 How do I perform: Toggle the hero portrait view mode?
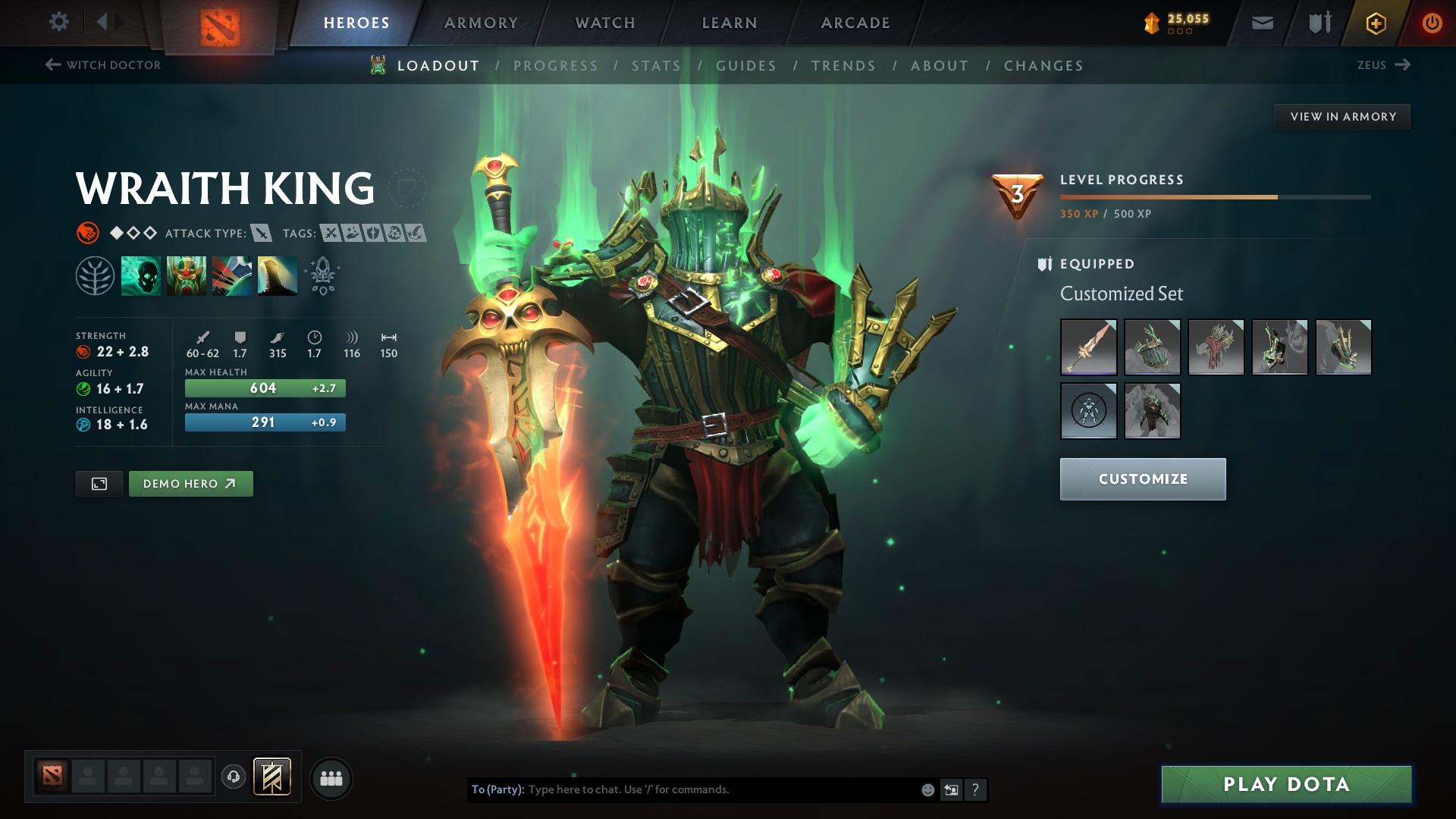99,483
